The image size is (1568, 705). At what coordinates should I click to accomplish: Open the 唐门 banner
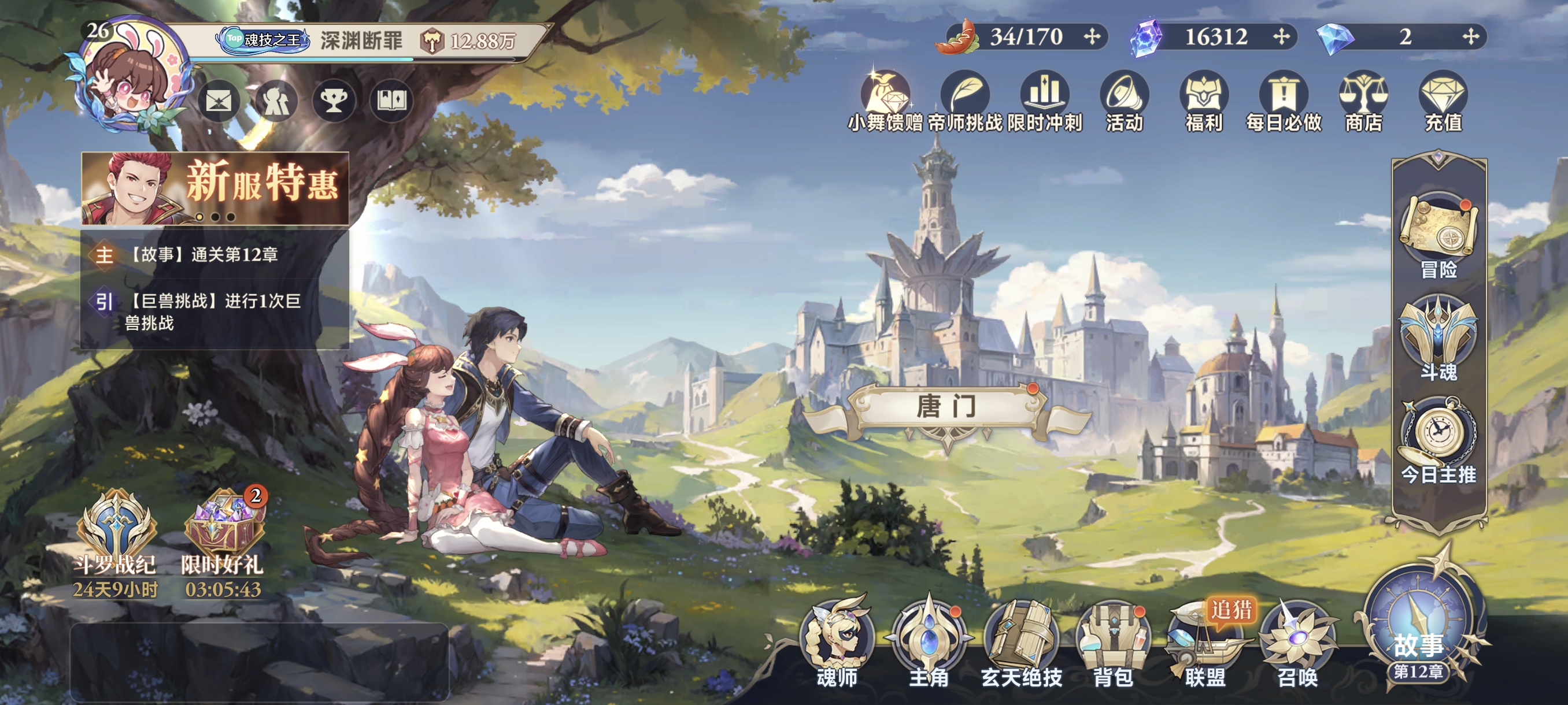[x=946, y=407]
